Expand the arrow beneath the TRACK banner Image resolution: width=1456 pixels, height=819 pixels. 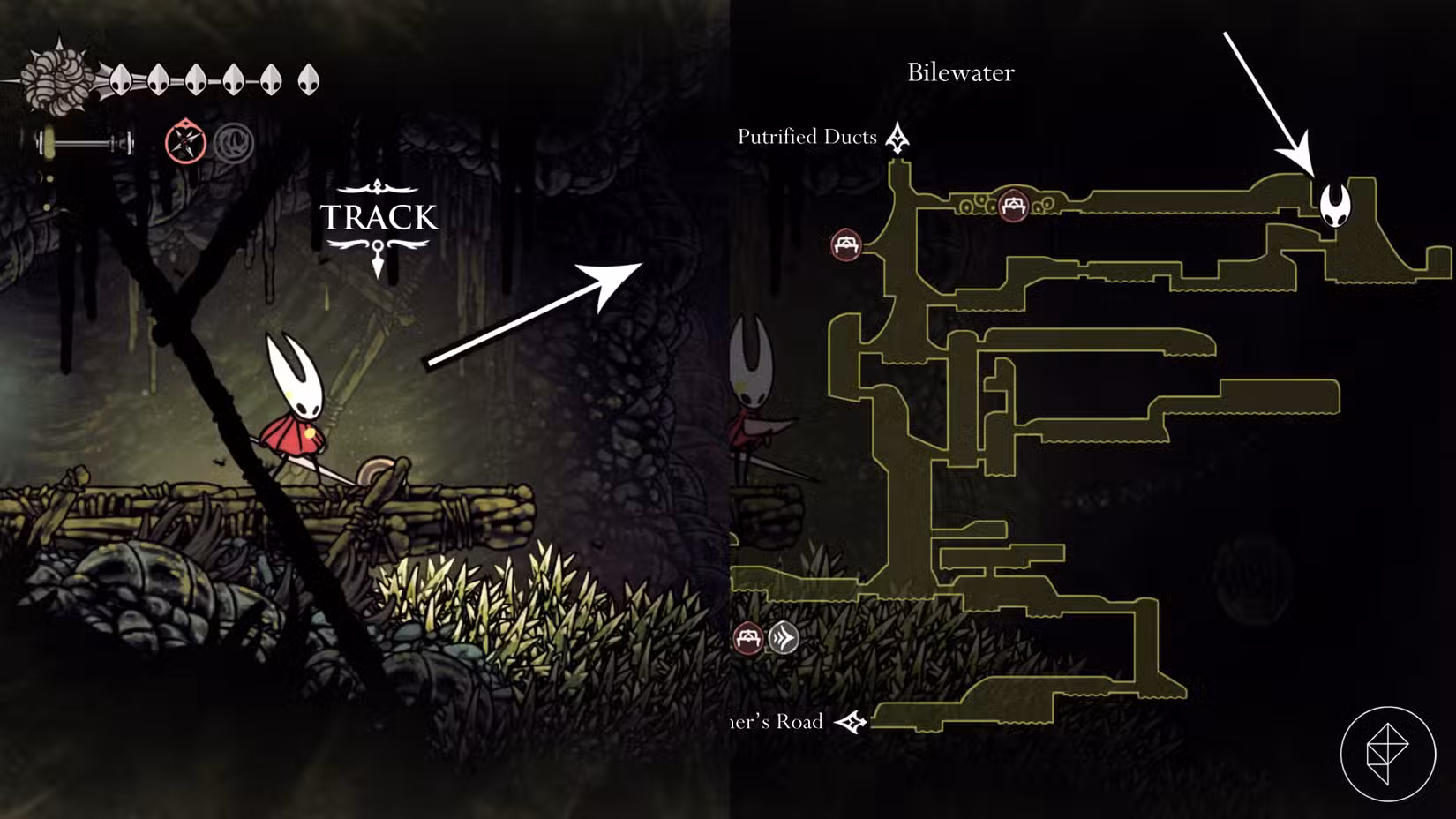coord(379,267)
